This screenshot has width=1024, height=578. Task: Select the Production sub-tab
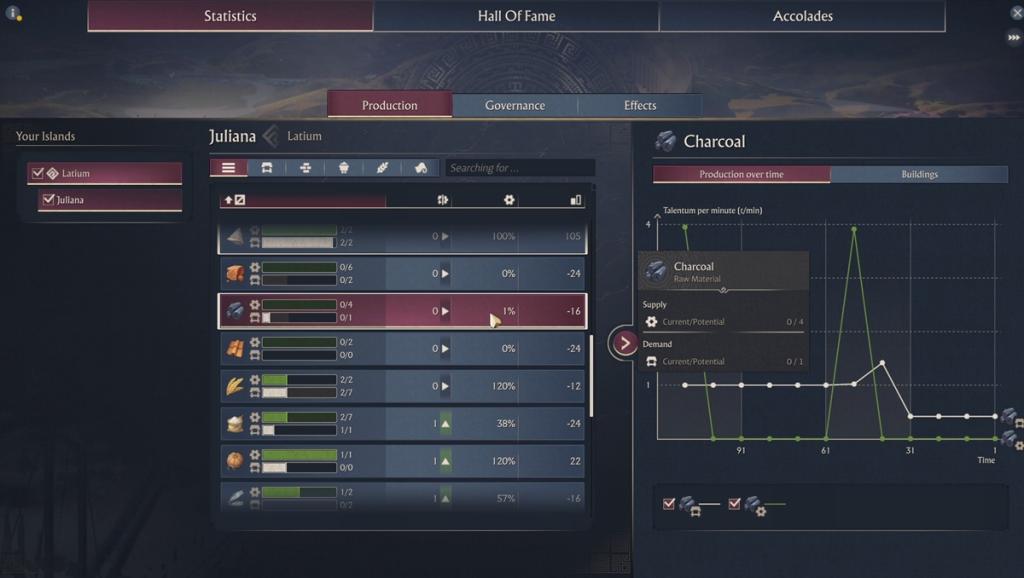(x=390, y=106)
